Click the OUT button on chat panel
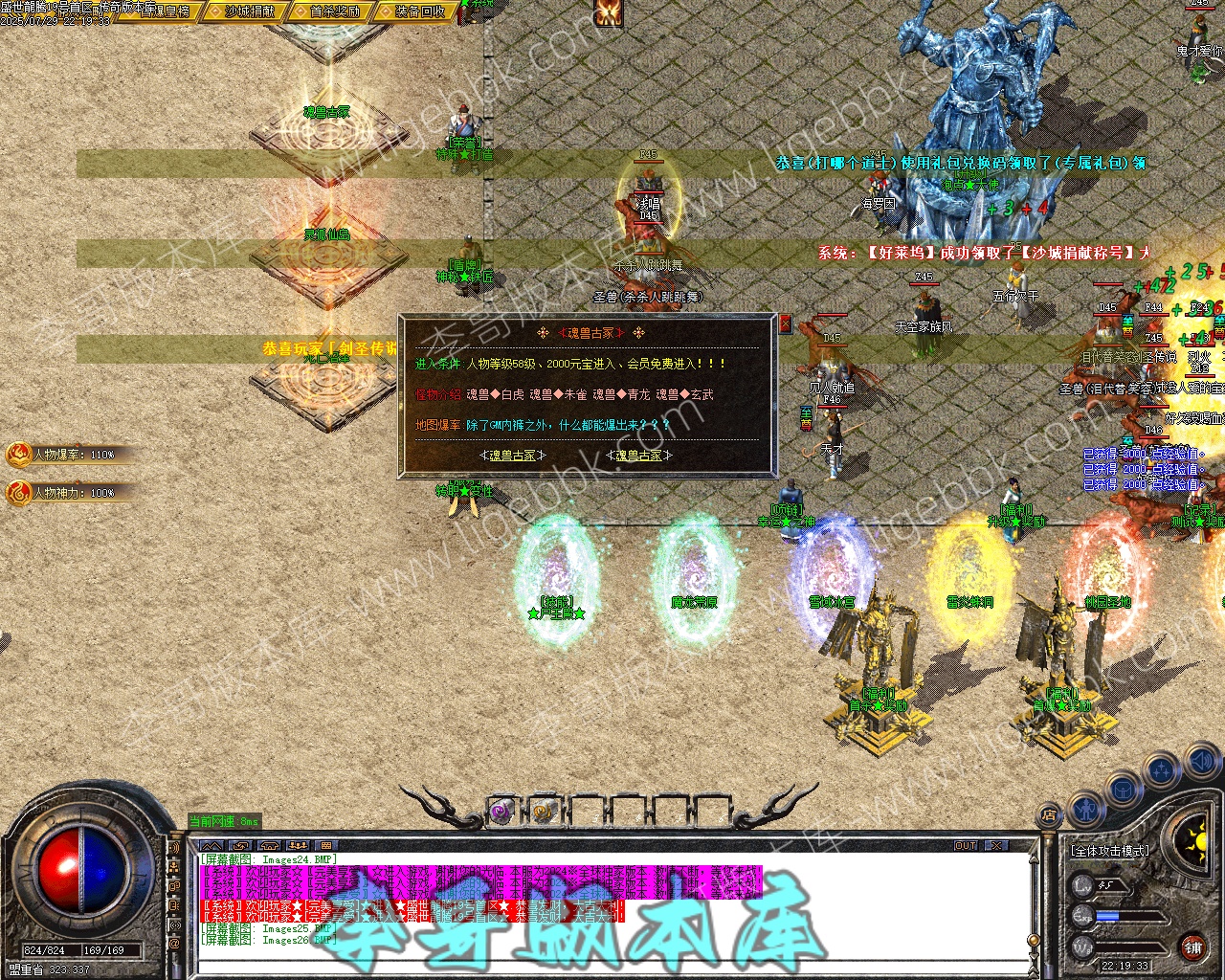This screenshot has height=980, width=1225. point(966,846)
